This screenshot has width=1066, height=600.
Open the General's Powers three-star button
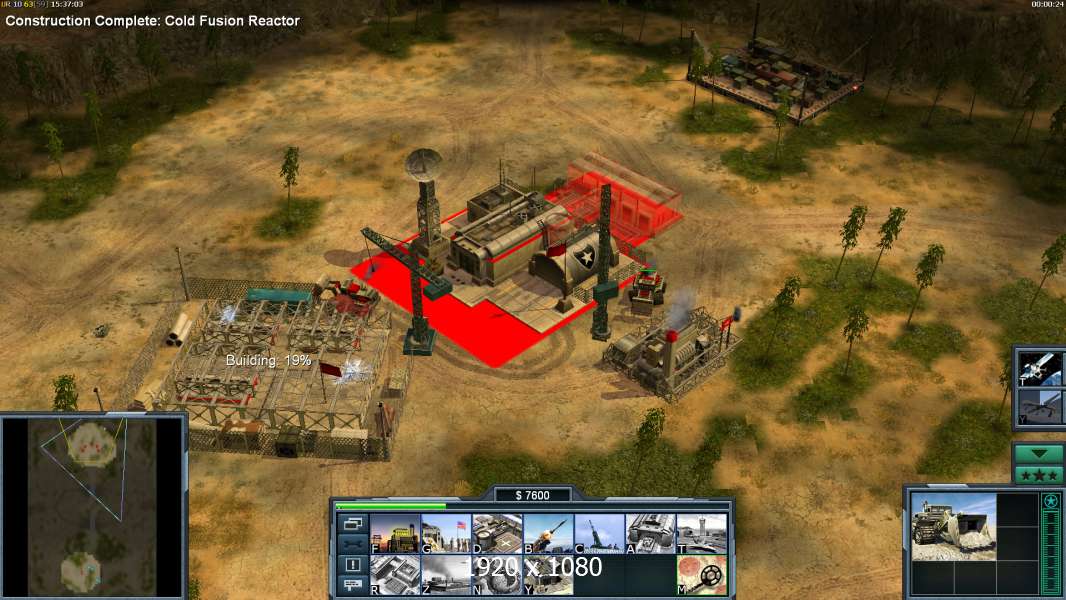[1038, 475]
